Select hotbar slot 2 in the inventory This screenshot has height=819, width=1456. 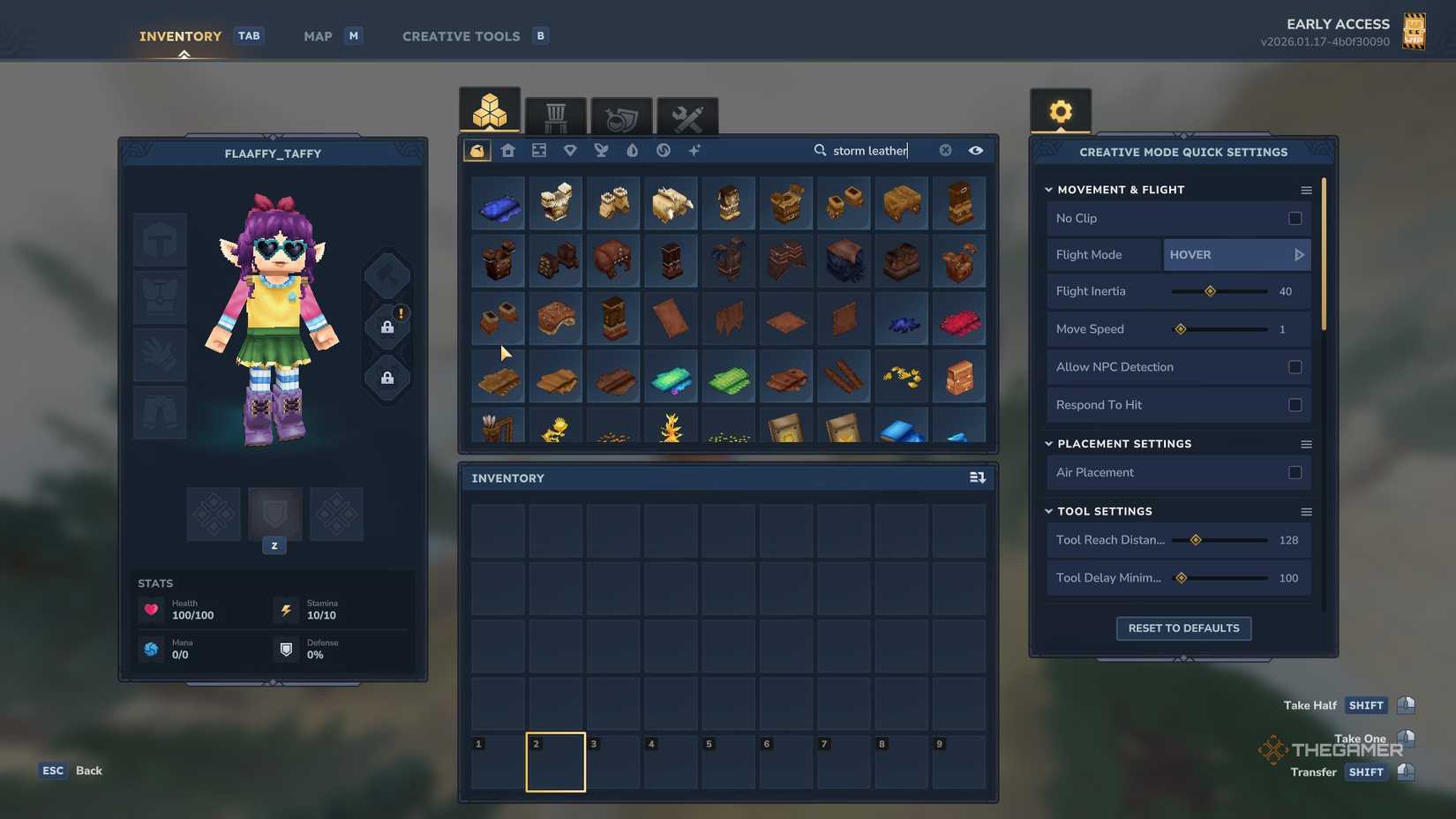[x=555, y=762]
